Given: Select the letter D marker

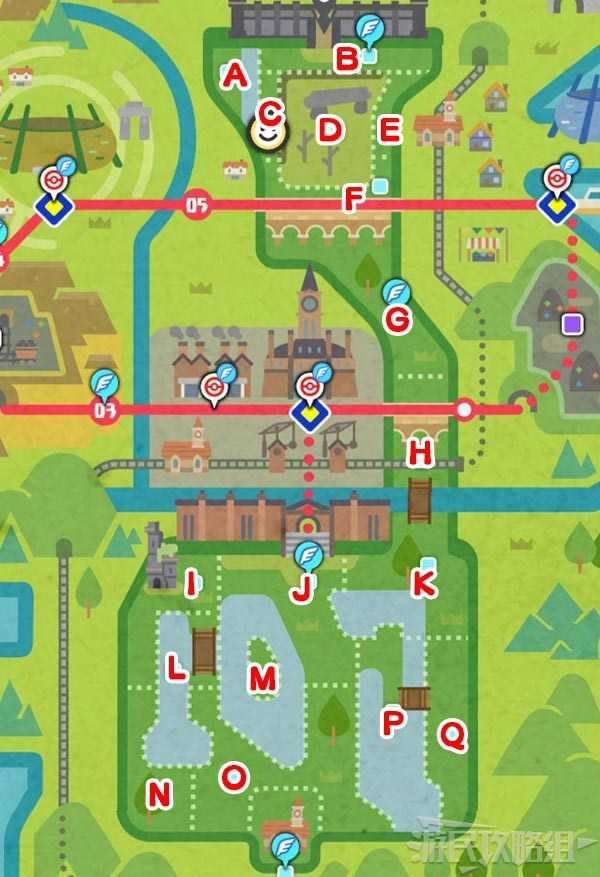Looking at the screenshot, I should [330, 129].
